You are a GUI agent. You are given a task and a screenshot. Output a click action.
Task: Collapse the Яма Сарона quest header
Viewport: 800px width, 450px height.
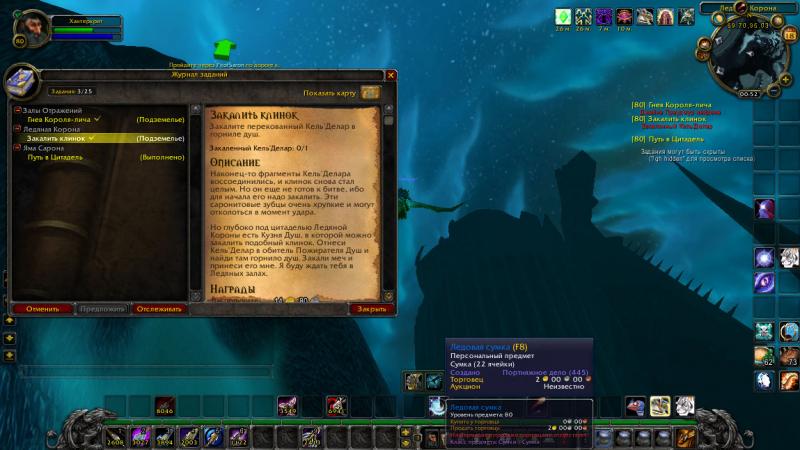(x=17, y=148)
